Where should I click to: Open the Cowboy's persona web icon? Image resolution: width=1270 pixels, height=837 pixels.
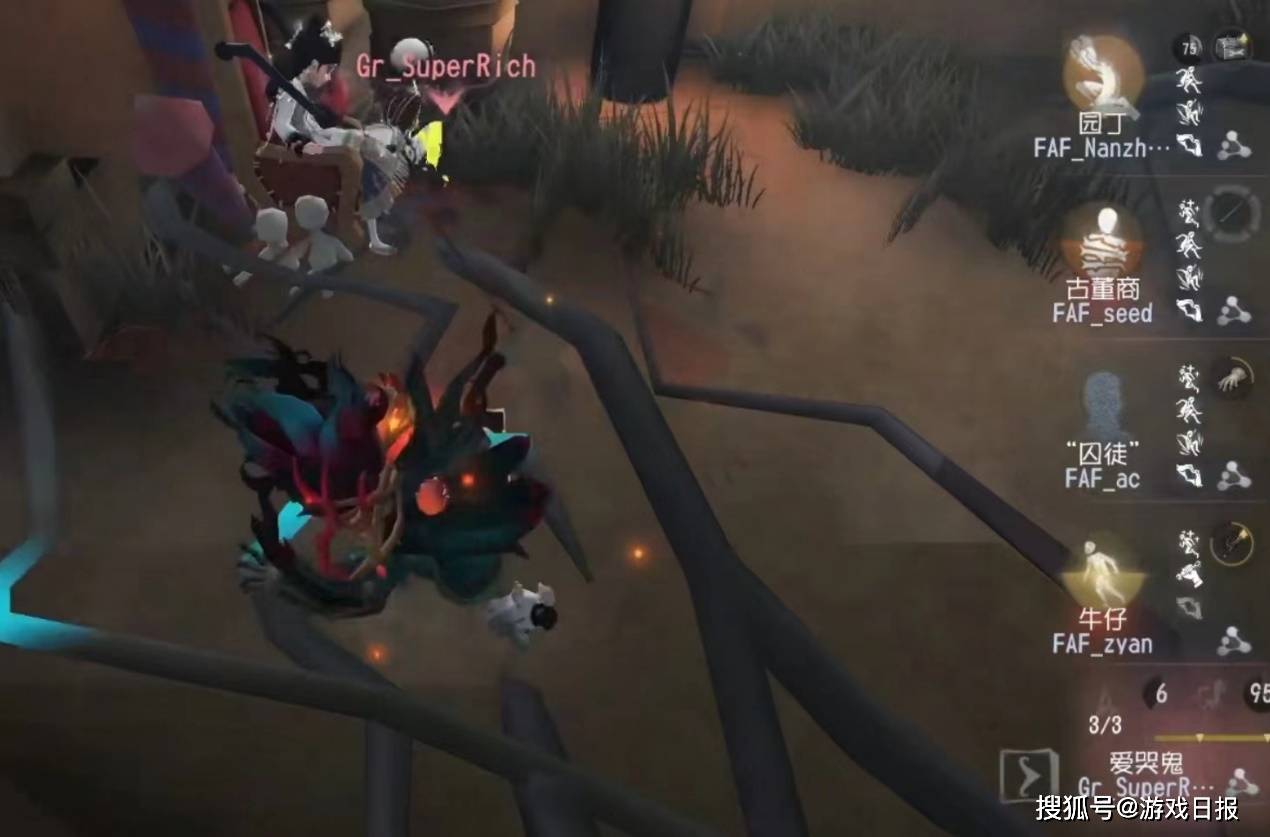[1235, 640]
